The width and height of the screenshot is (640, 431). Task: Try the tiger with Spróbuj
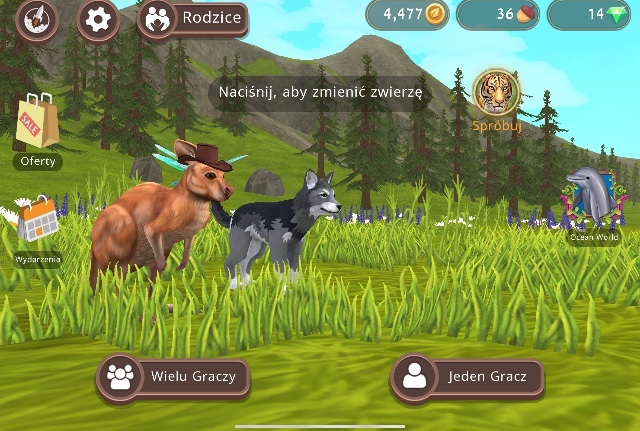(493, 99)
